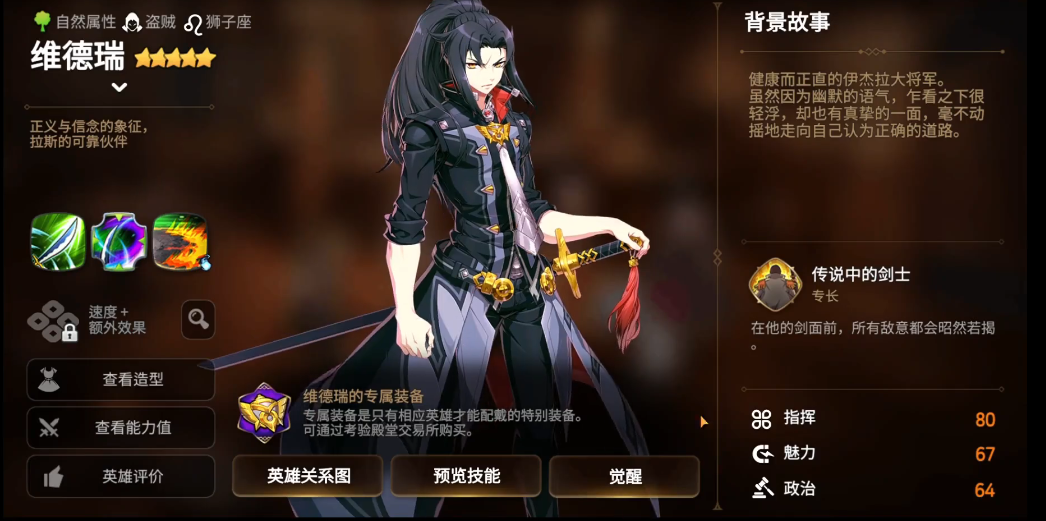Select the purple vortex skill icon
Image resolution: width=1046 pixels, height=521 pixels.
tap(119, 241)
